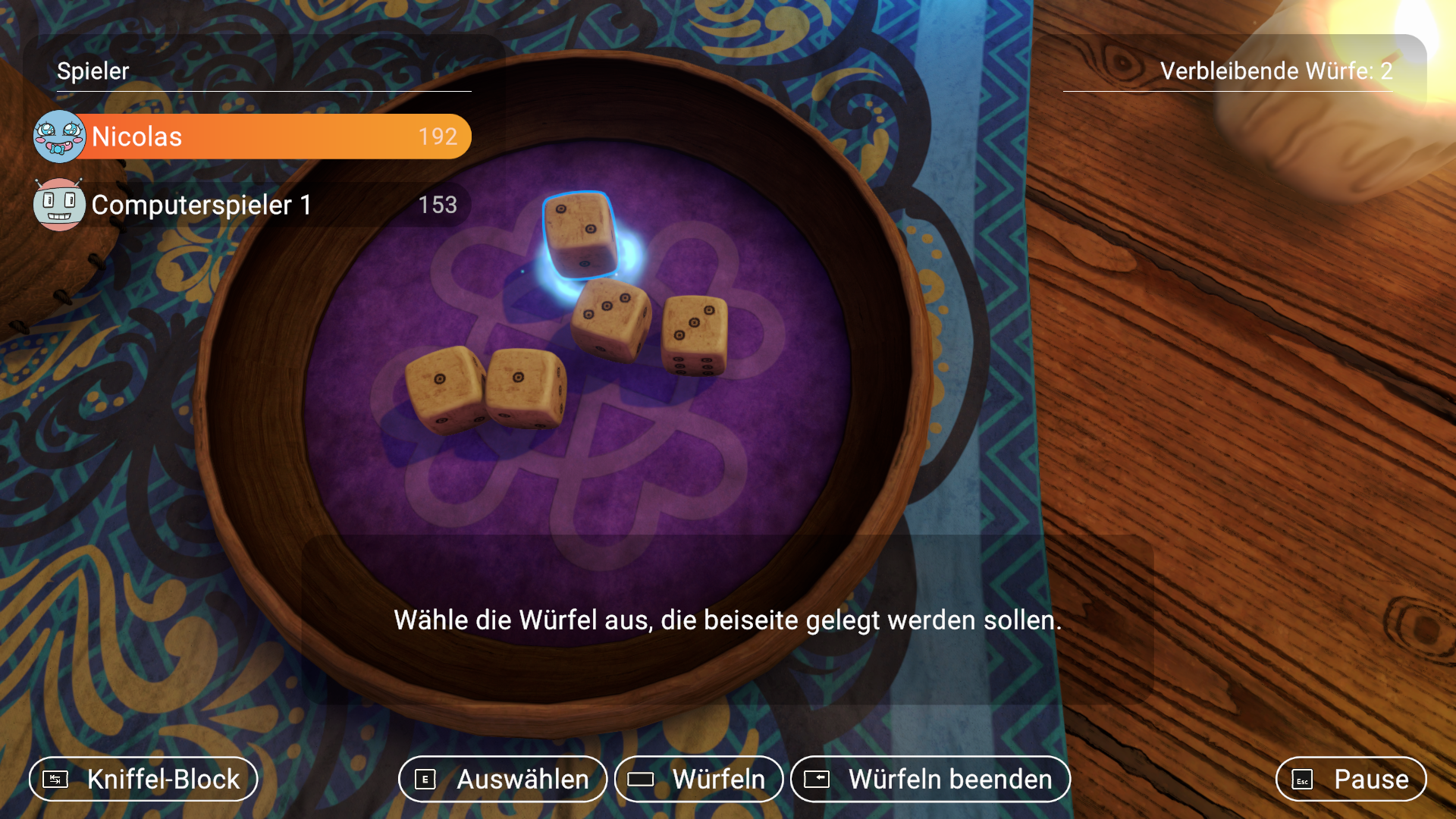Screen dimensions: 1456x819
Task: Select the Nicolas player row
Action: [x=250, y=136]
